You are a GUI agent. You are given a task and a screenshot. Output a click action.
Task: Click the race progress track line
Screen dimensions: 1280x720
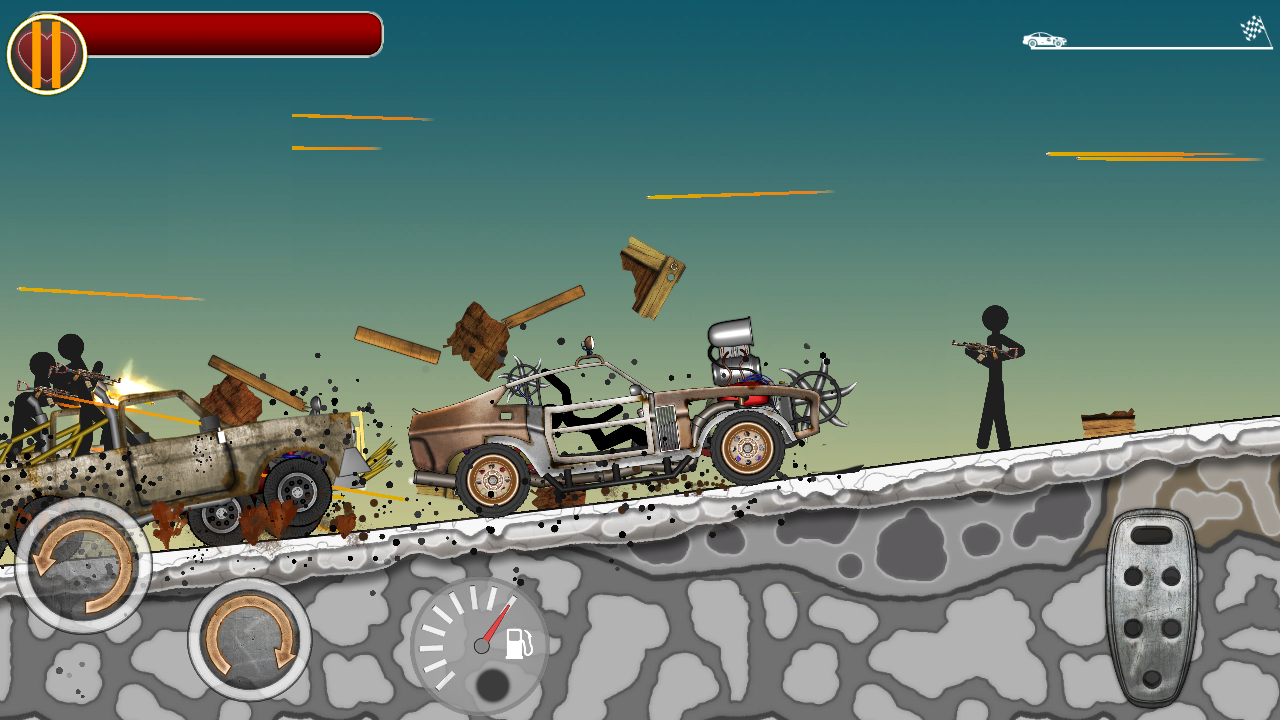pyautogui.click(x=1150, y=47)
